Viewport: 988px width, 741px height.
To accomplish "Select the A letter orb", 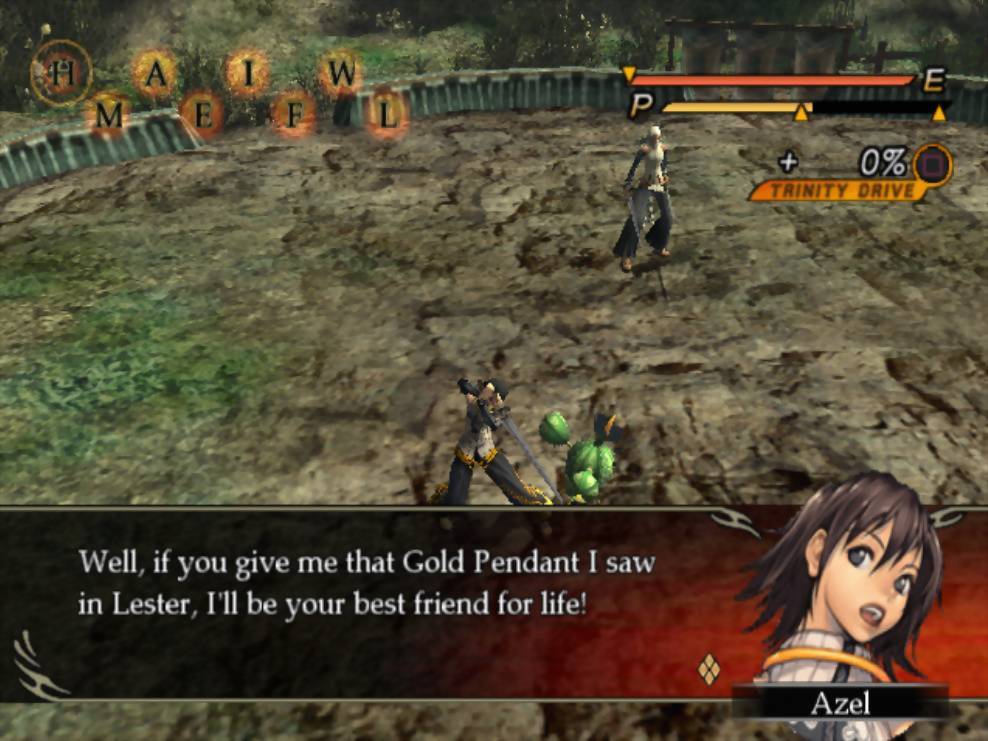I will tap(155, 72).
